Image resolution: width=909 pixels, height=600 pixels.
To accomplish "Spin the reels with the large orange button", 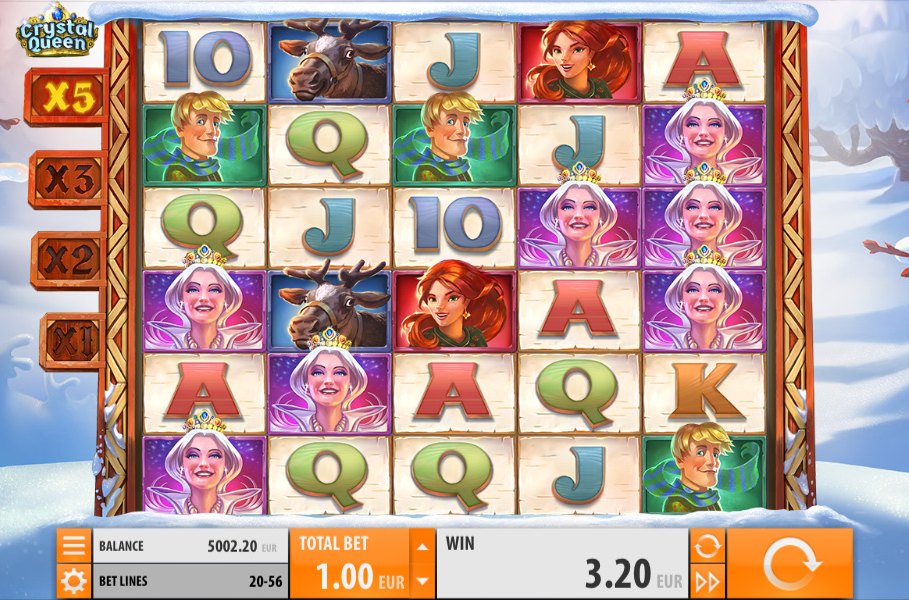I will (x=790, y=564).
